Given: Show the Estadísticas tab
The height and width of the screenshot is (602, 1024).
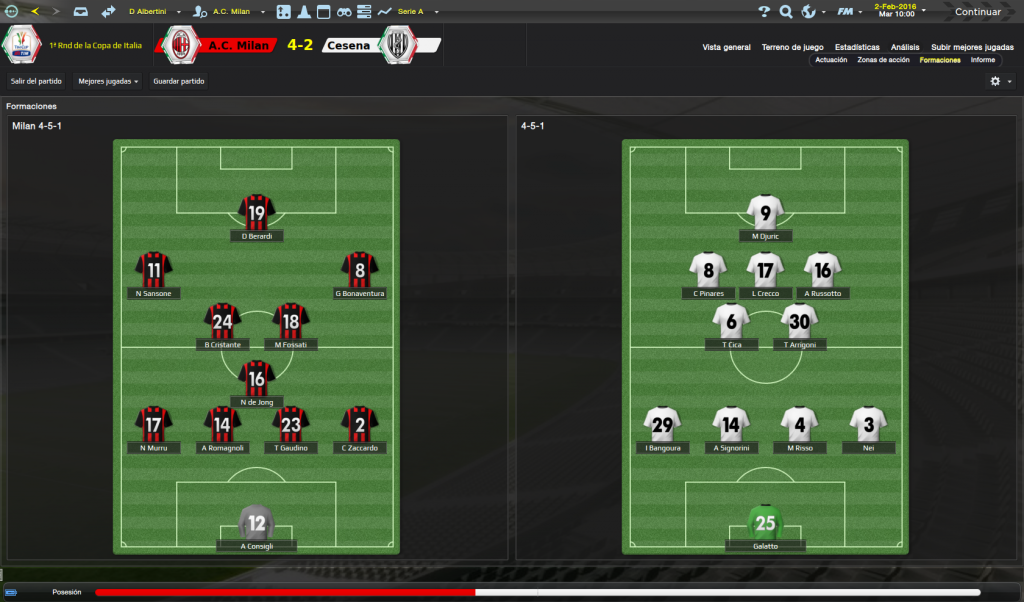Looking at the screenshot, I should tap(857, 47).
